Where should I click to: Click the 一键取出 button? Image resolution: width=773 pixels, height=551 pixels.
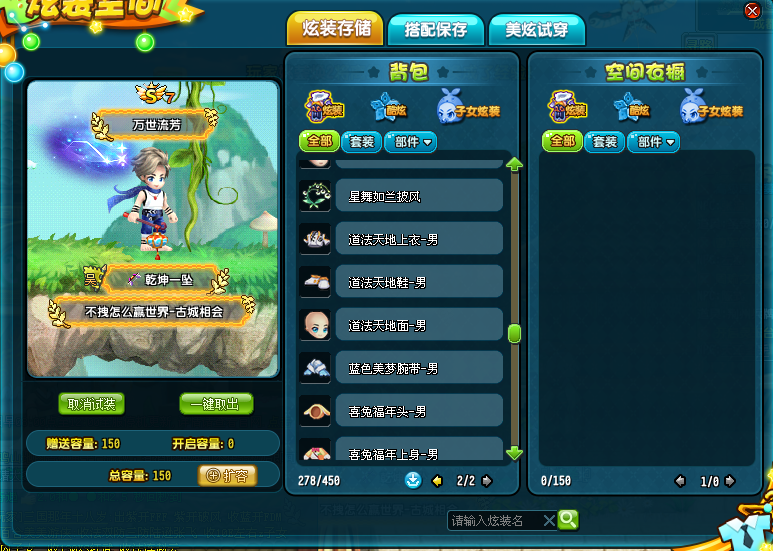(x=216, y=404)
